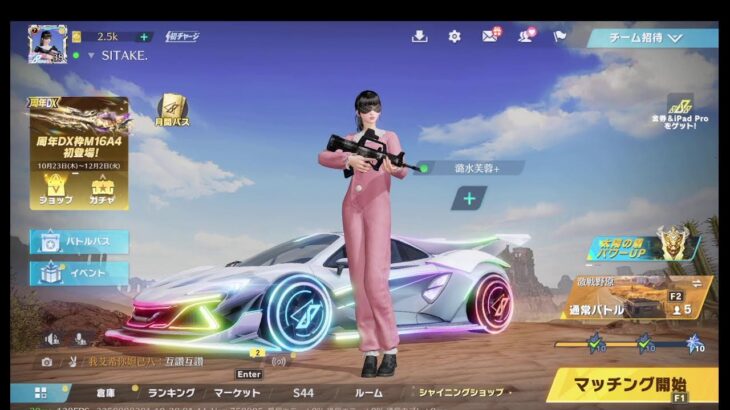Open the バトルパス panel

[x=79, y=241]
